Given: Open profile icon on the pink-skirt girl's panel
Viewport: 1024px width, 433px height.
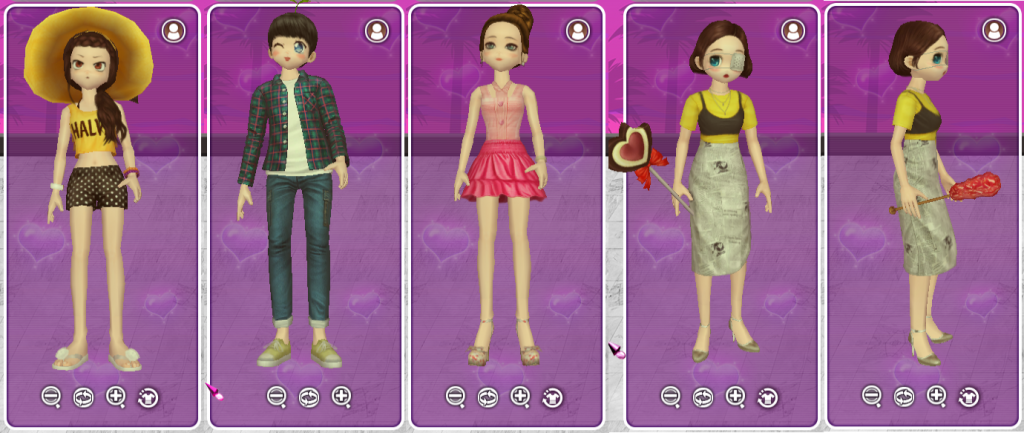Looking at the screenshot, I should click(x=578, y=31).
